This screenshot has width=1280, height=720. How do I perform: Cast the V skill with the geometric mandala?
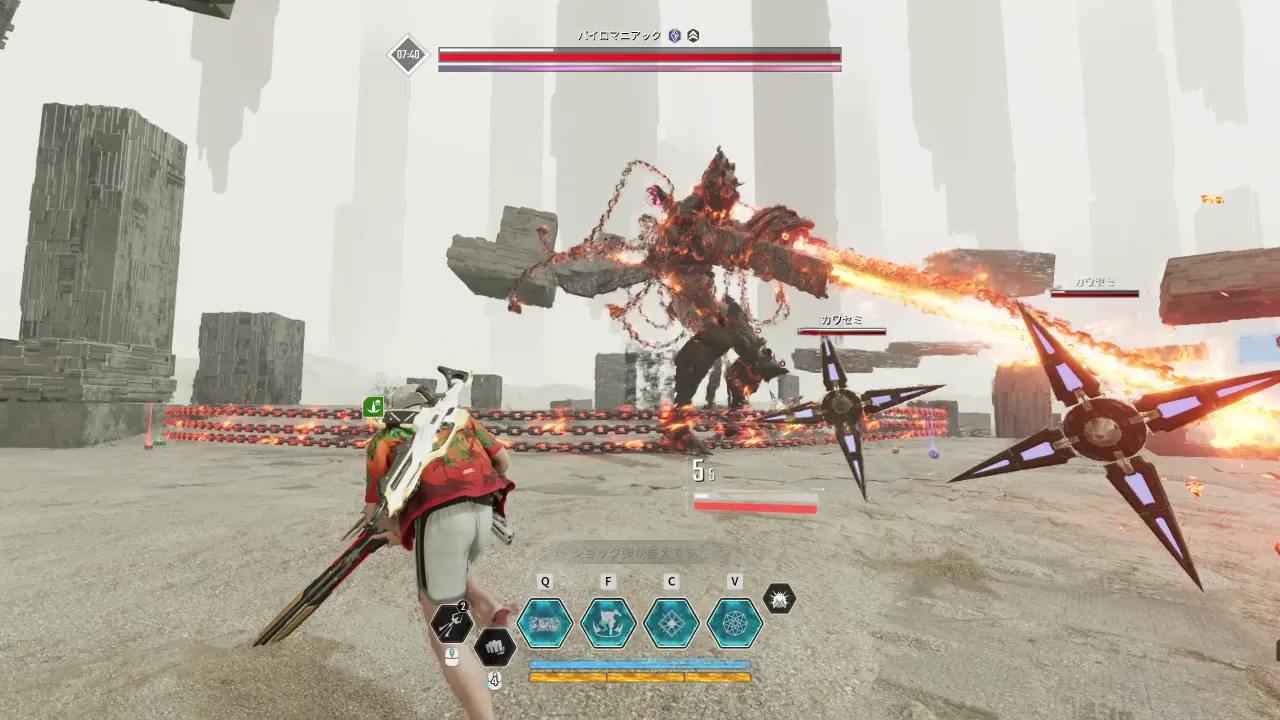click(x=735, y=623)
